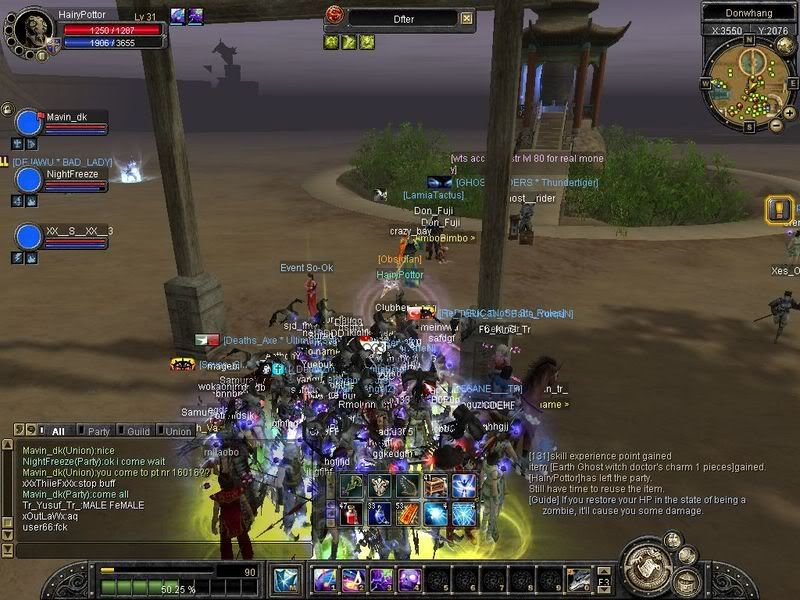Switch to the Party chat tab

pos(98,431)
